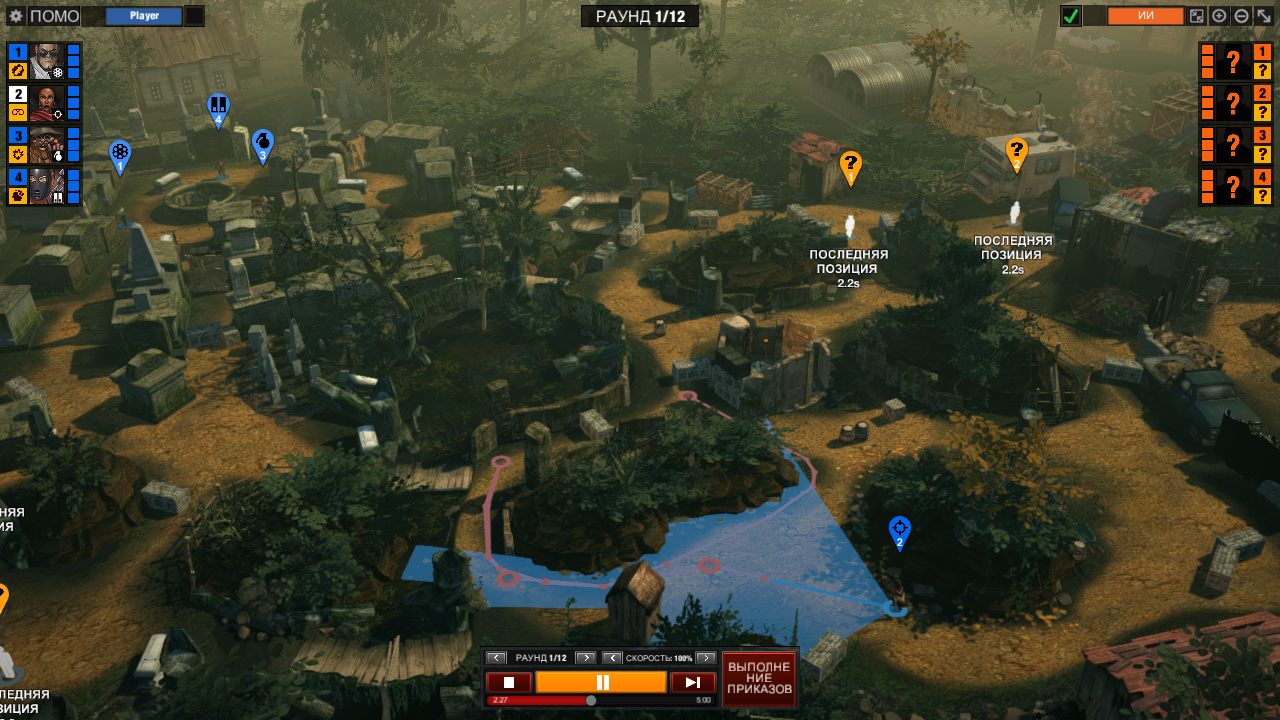The height and width of the screenshot is (720, 1280).
Task: Open the settings gear icon
Action: 14,15
